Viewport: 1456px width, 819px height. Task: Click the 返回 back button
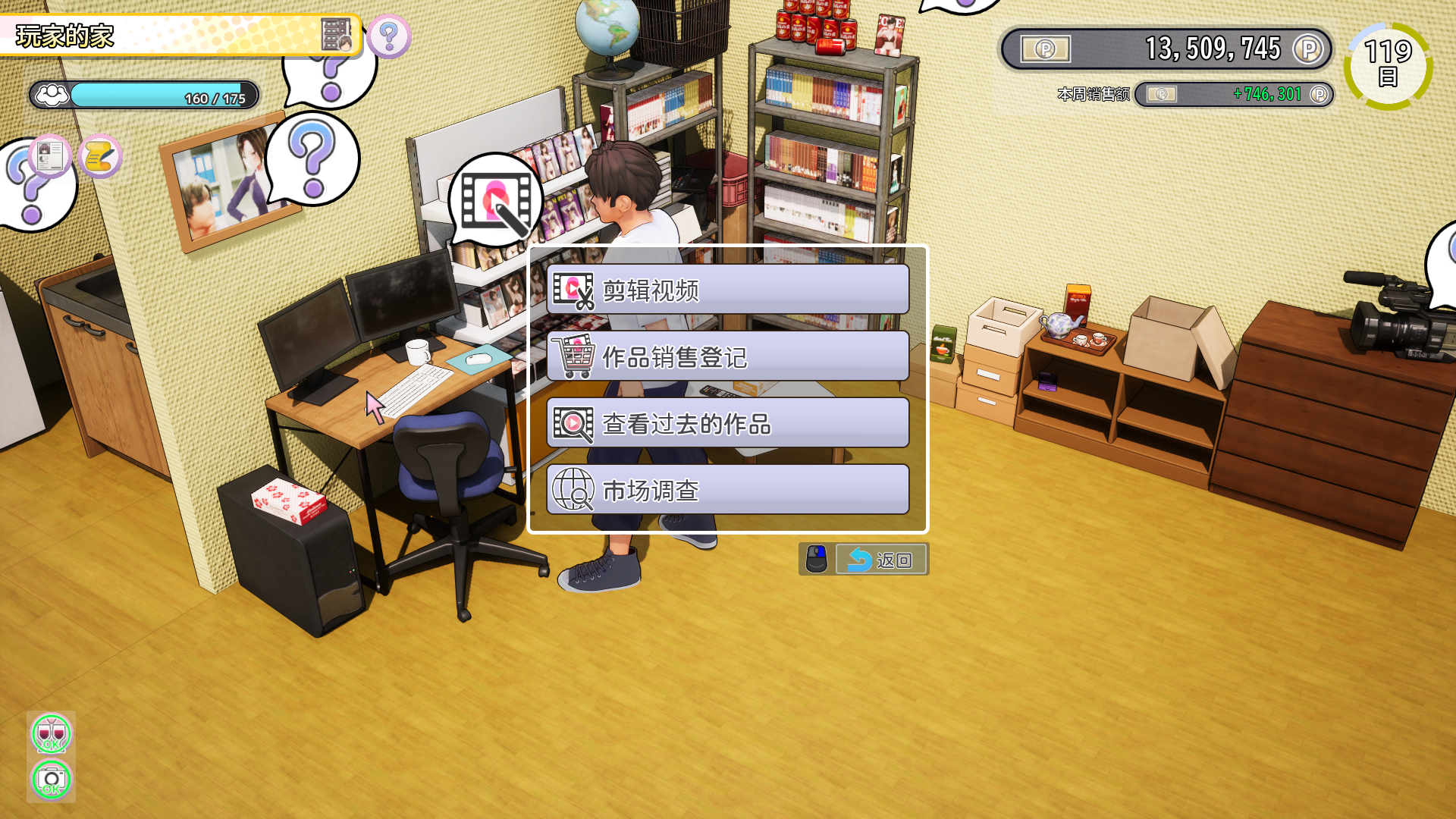880,560
